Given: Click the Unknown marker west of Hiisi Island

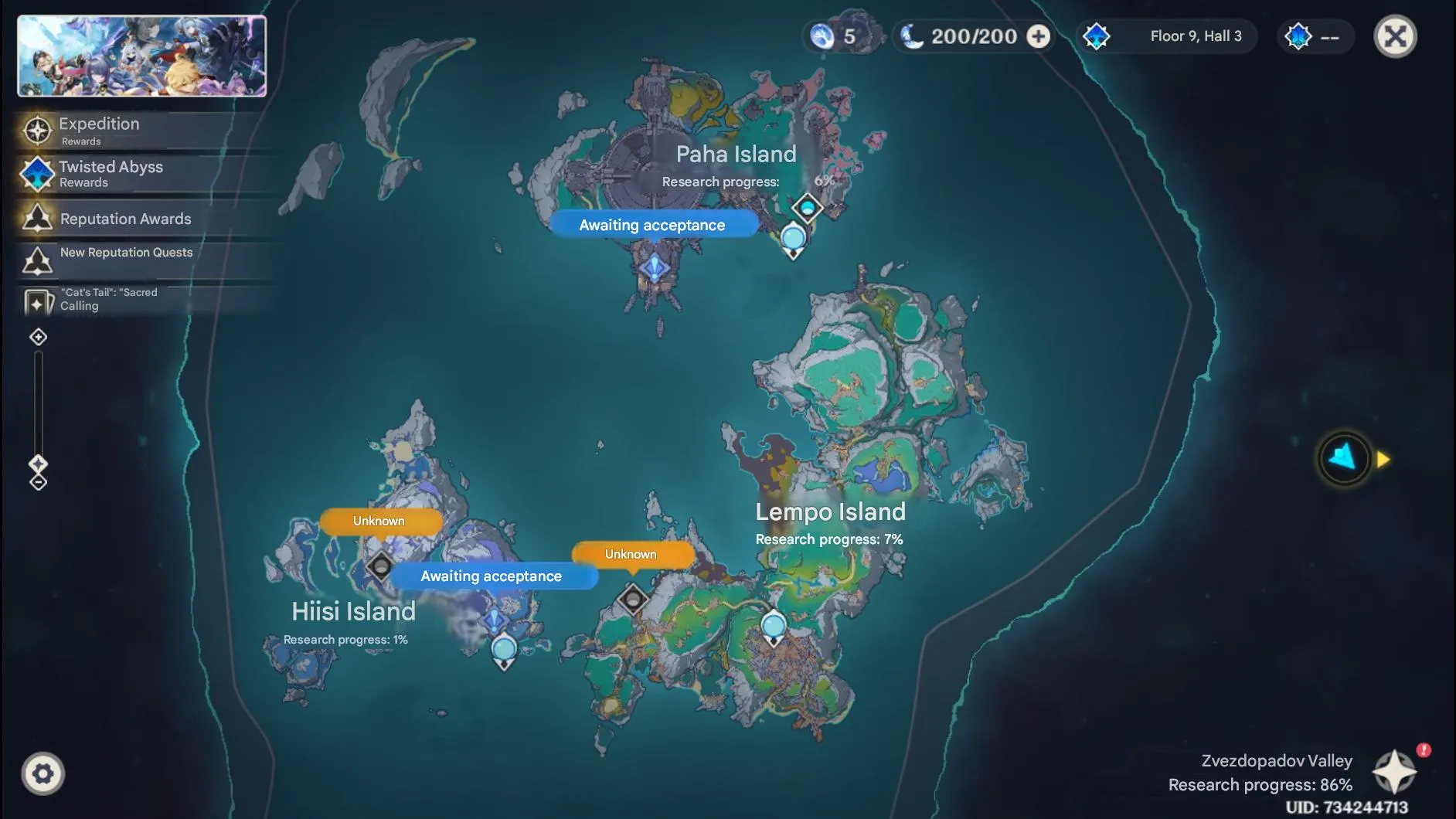Looking at the screenshot, I should point(378,521).
